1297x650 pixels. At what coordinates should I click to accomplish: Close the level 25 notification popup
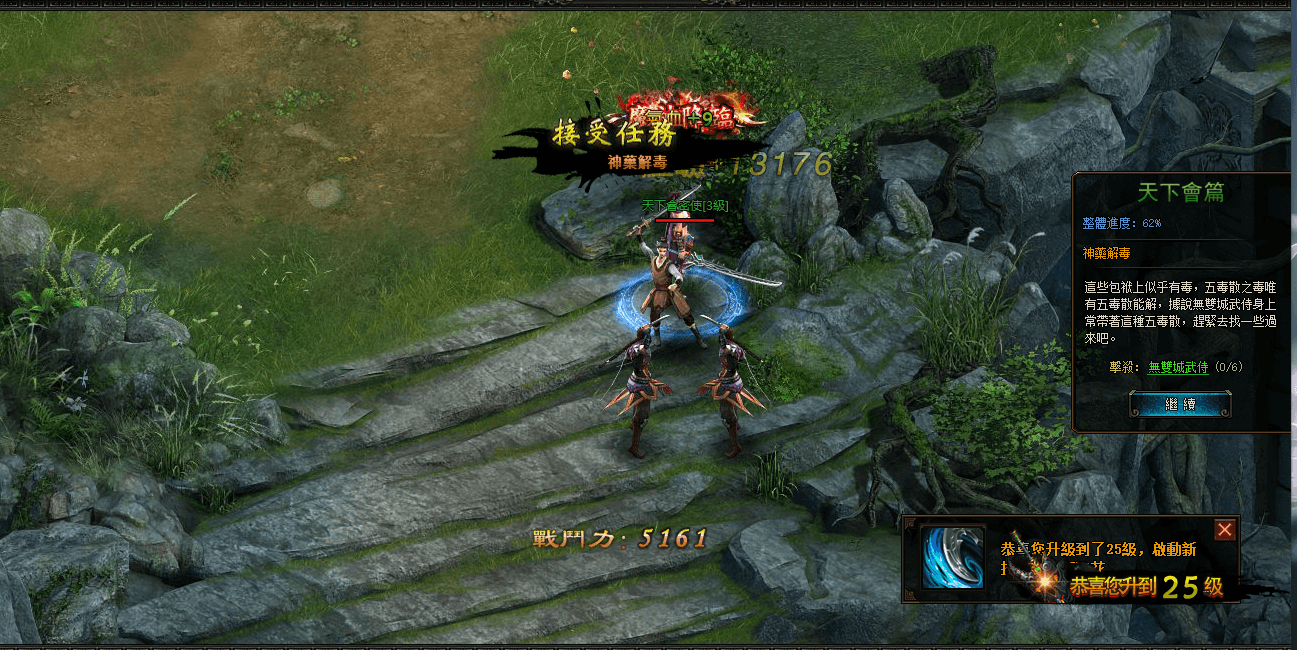click(1225, 530)
